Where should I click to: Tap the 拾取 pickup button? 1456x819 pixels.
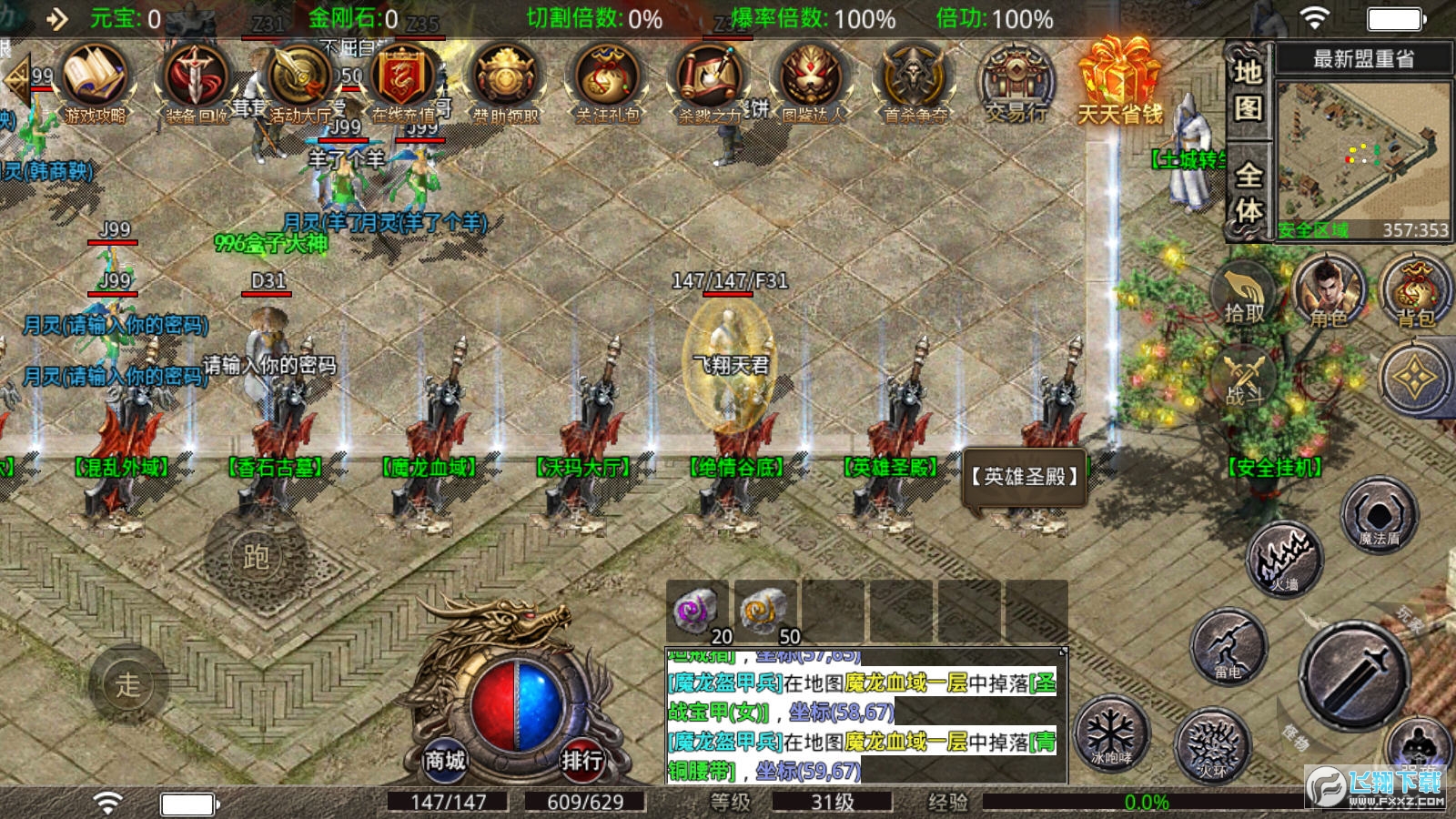point(1245,296)
